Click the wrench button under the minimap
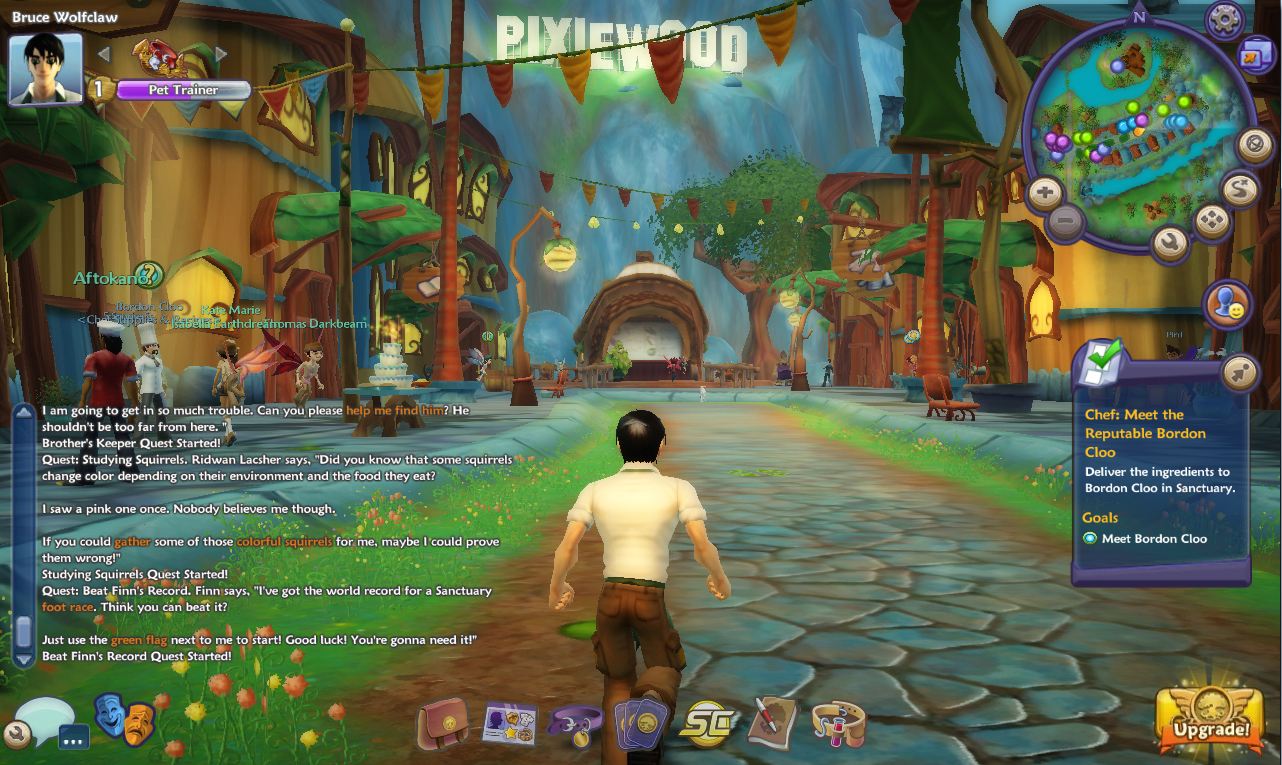1282x765 pixels. coord(1169,241)
